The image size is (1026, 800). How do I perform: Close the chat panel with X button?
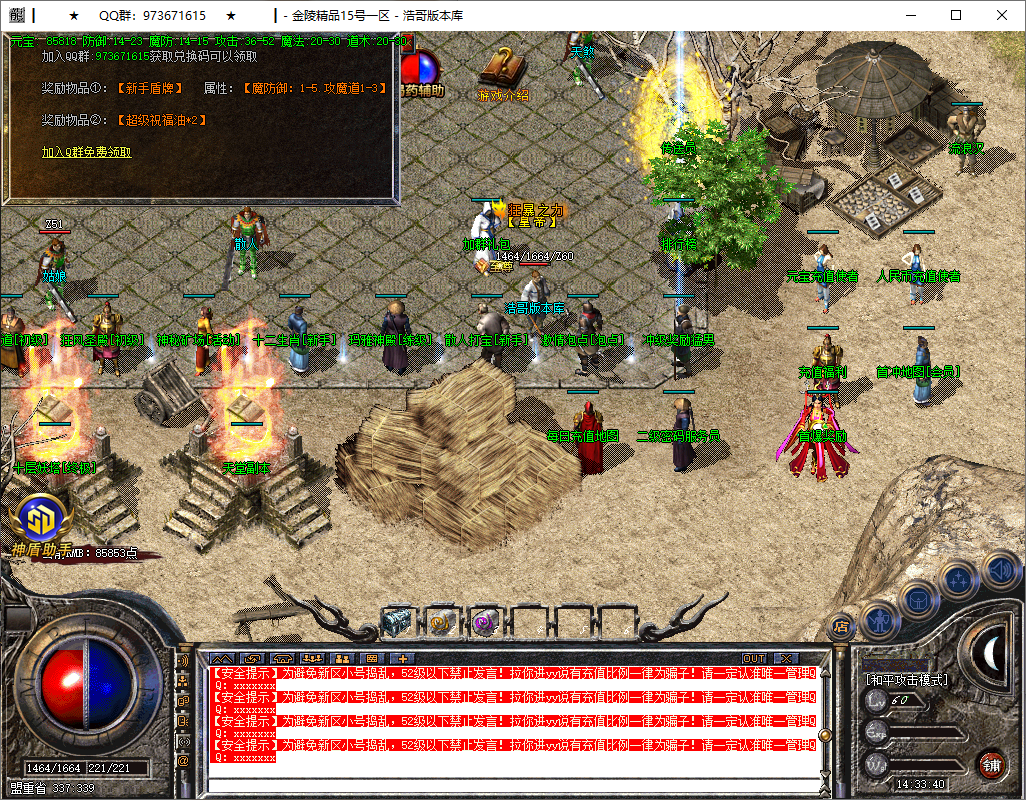pos(786,658)
